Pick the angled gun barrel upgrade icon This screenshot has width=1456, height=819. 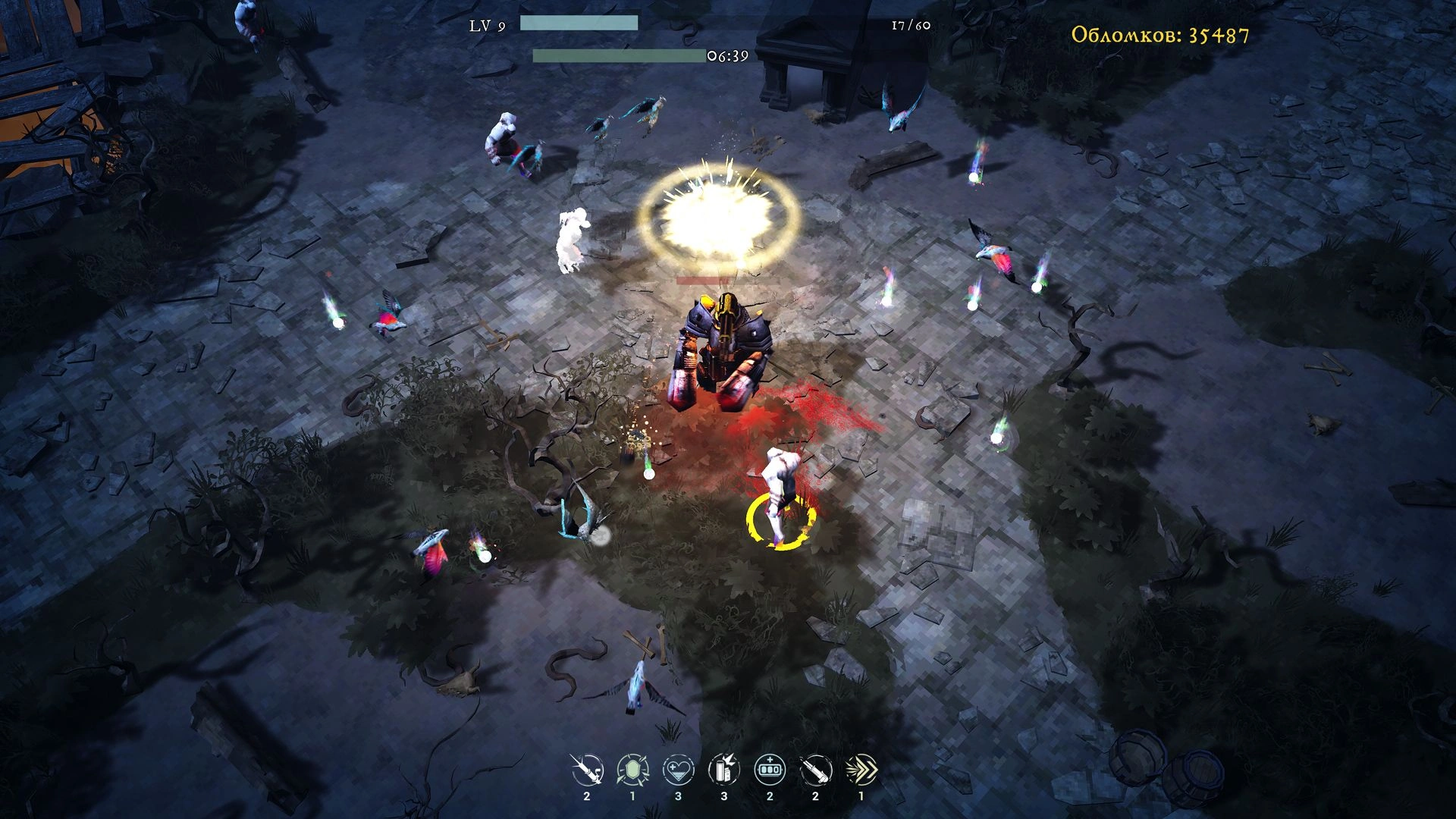point(815,770)
